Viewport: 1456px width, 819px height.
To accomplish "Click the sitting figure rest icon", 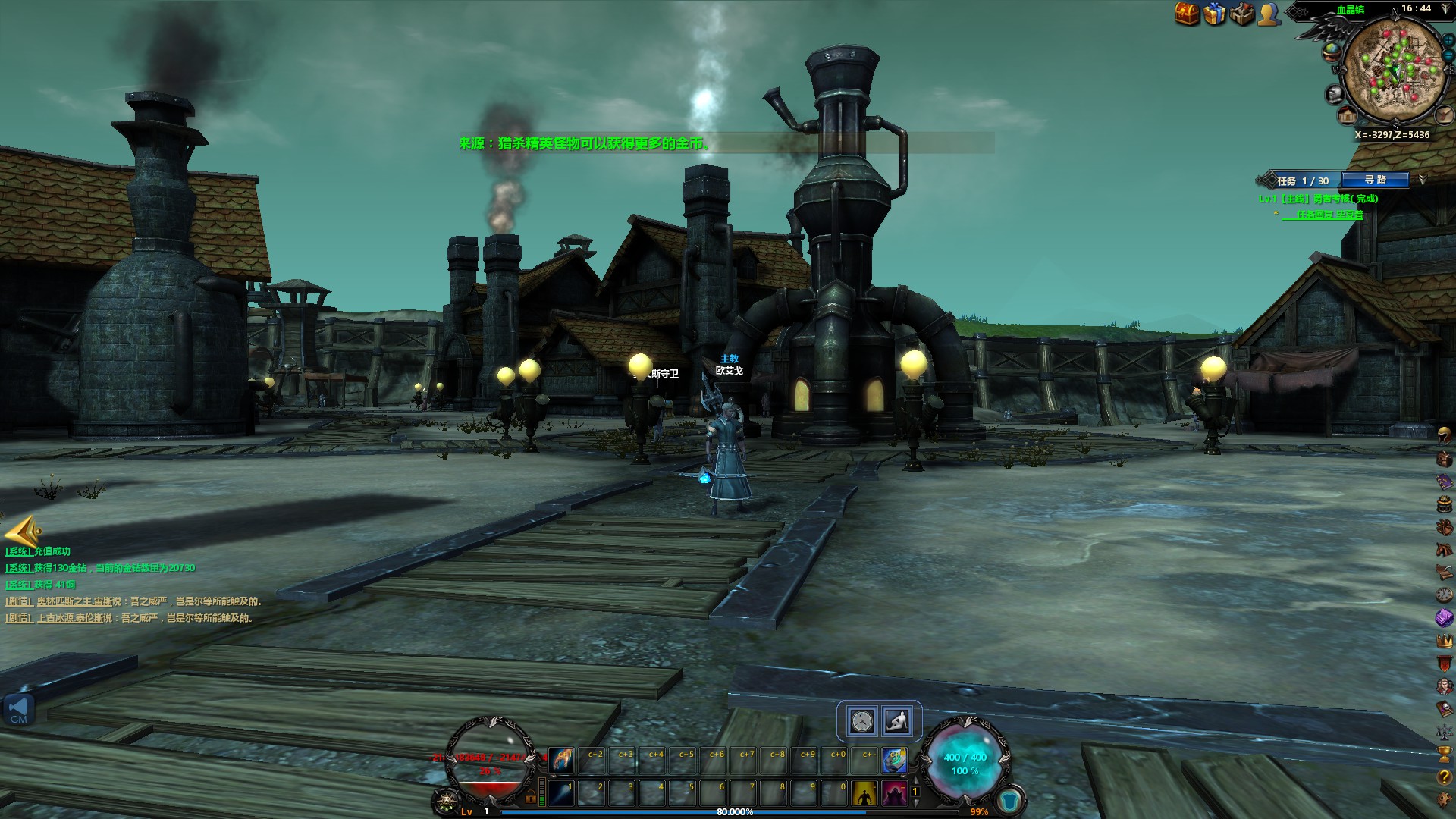I will [x=897, y=721].
